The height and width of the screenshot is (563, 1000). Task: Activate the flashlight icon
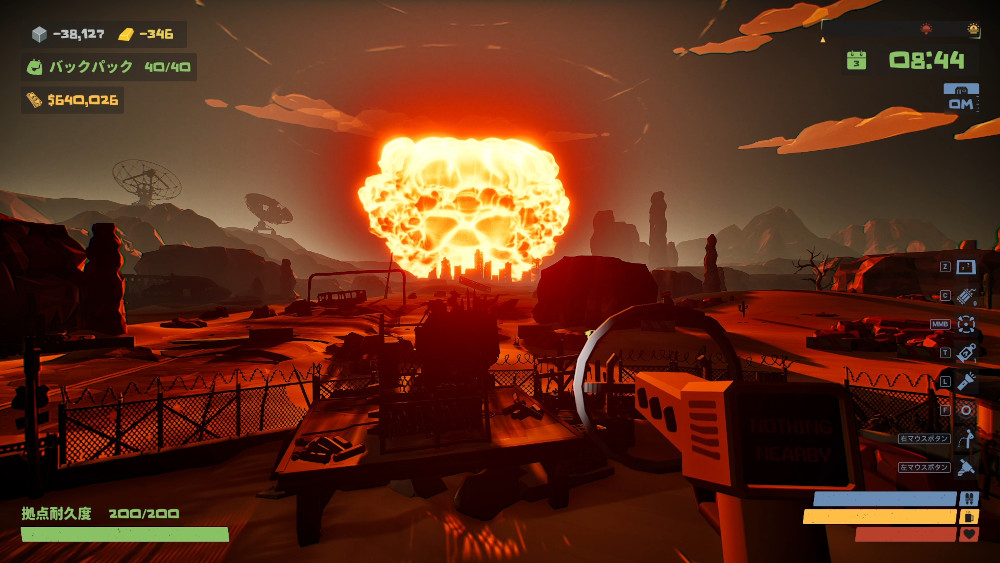tap(966, 381)
